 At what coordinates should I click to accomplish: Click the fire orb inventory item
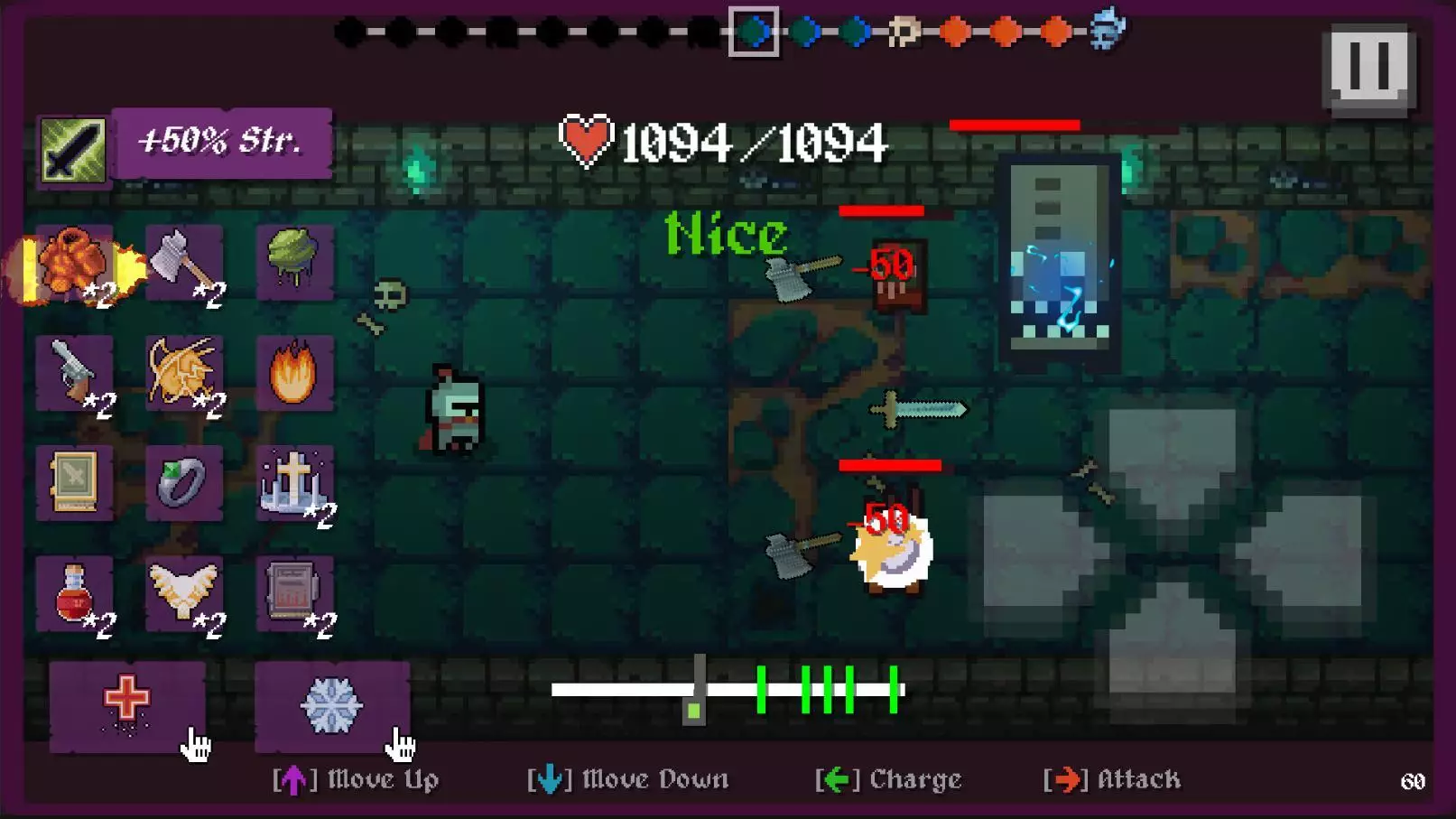click(293, 373)
